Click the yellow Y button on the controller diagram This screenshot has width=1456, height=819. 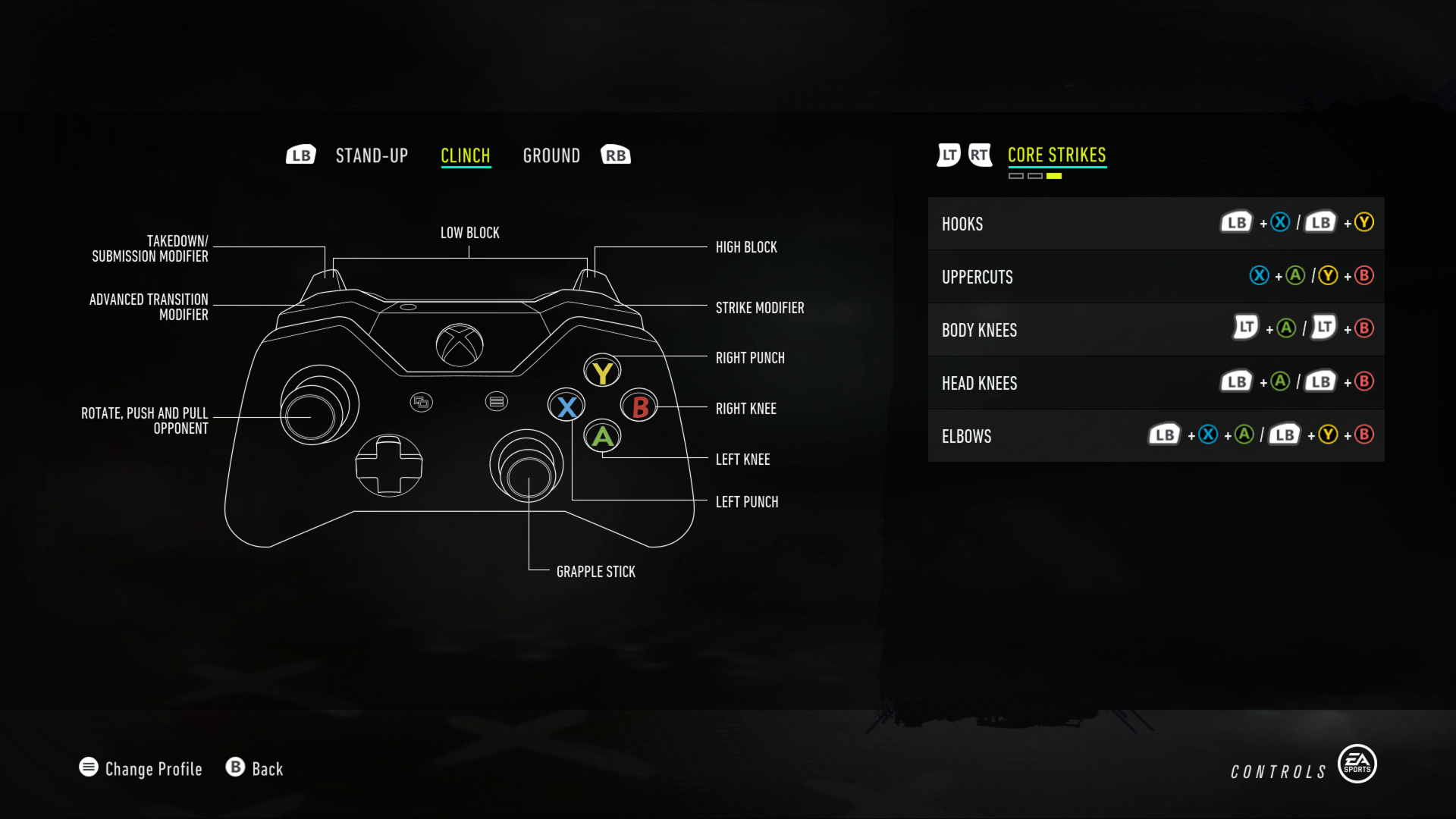(602, 371)
